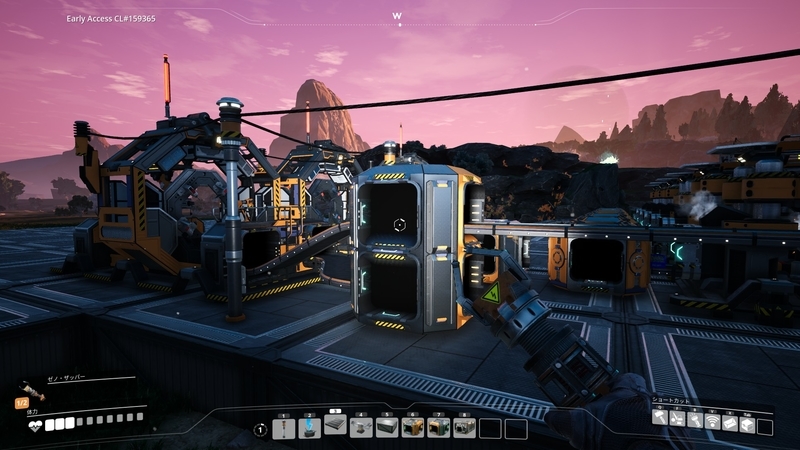
Task: Toggle the flashlight shortcut icon
Action: 694,418
